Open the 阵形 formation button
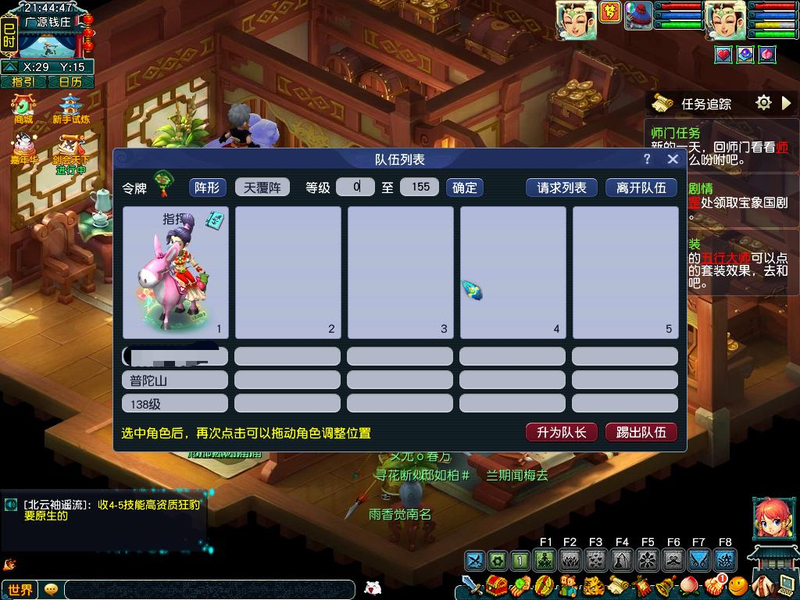 [208, 187]
